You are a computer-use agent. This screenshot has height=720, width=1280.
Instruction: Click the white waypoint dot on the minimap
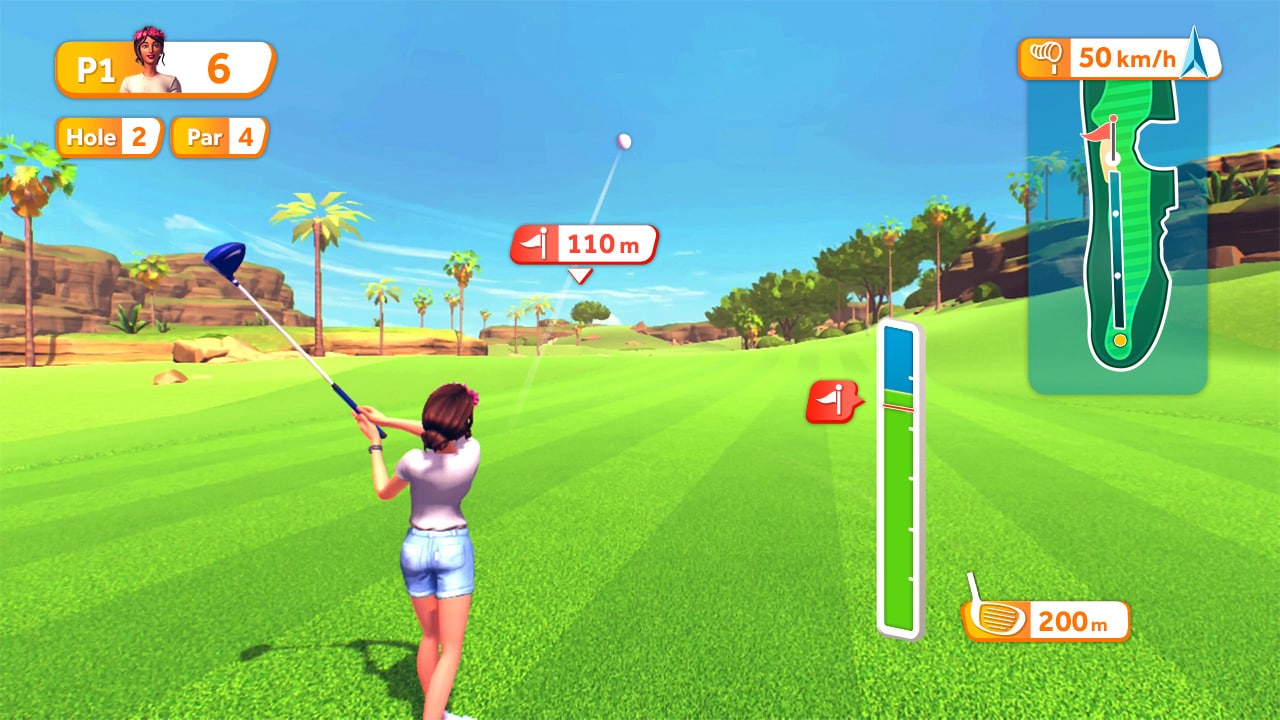(x=1115, y=215)
